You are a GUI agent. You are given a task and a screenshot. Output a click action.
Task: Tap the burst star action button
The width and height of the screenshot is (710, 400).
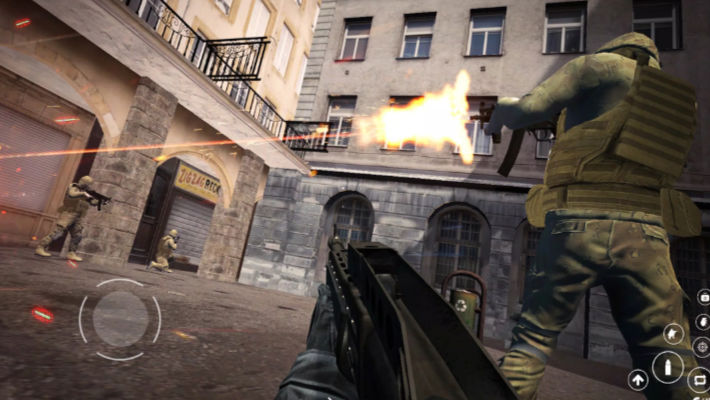pyautogui.click(x=674, y=334)
